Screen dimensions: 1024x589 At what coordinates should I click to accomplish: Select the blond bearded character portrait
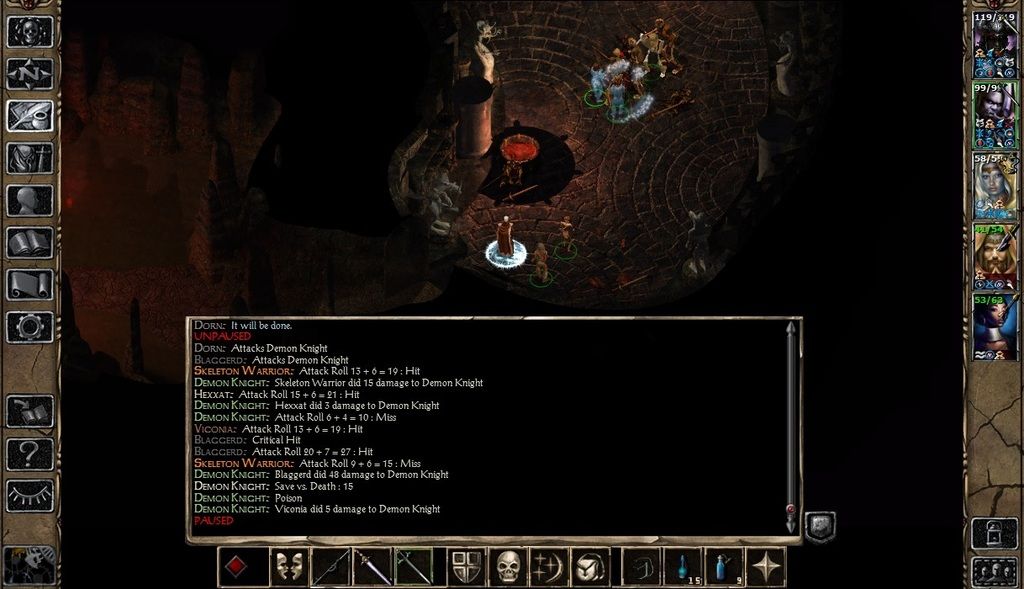(995, 256)
